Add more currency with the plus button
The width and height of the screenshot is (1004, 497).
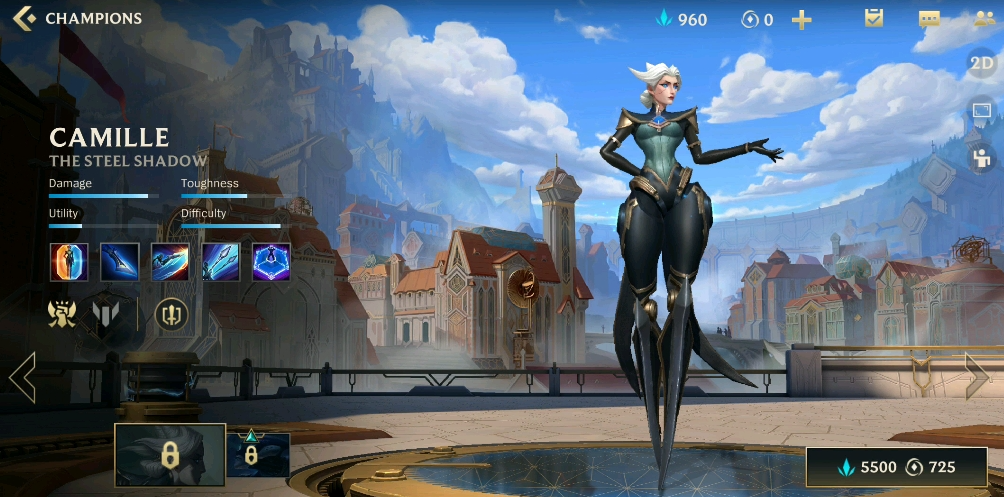click(x=801, y=19)
